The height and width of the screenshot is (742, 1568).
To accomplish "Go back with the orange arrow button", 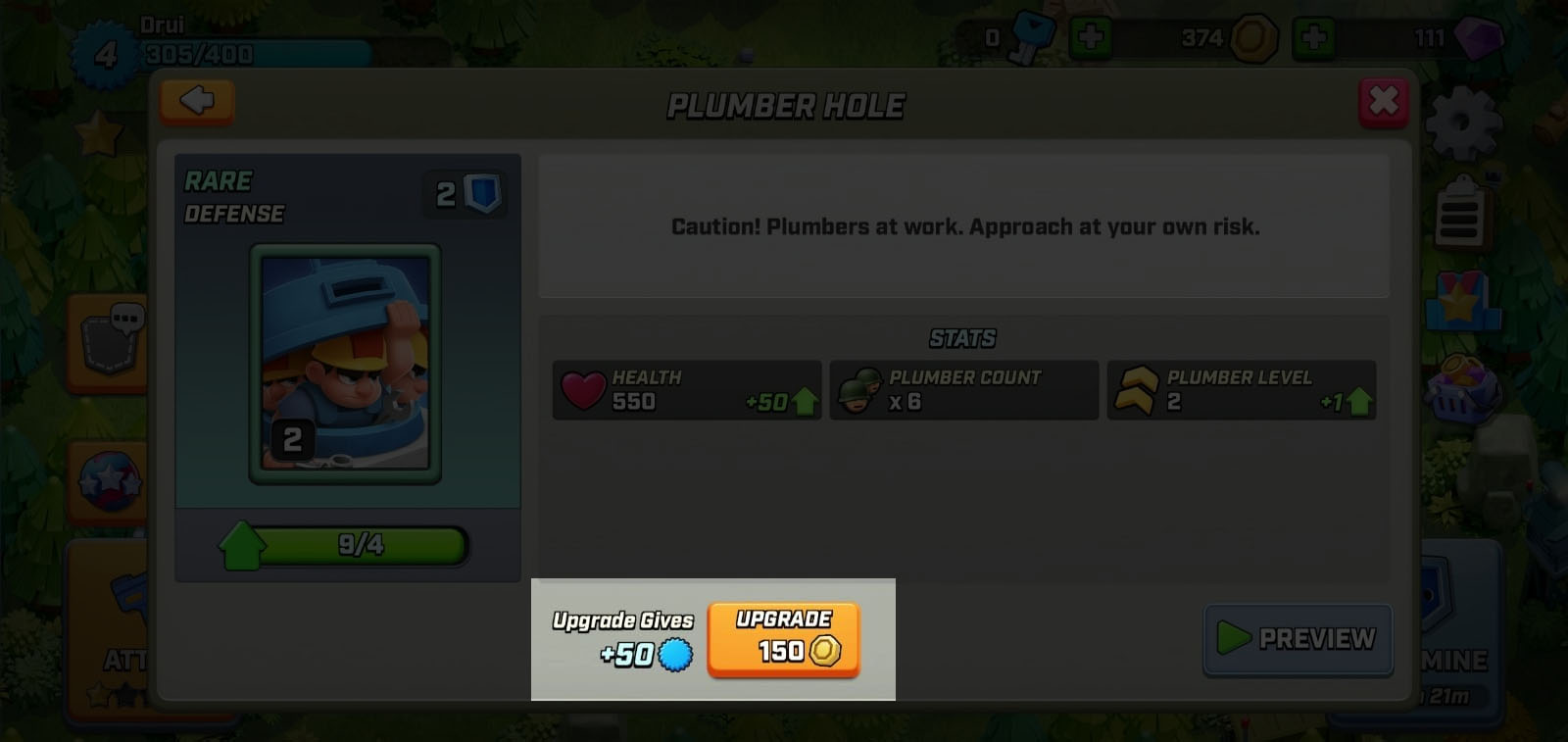I will coord(197,101).
